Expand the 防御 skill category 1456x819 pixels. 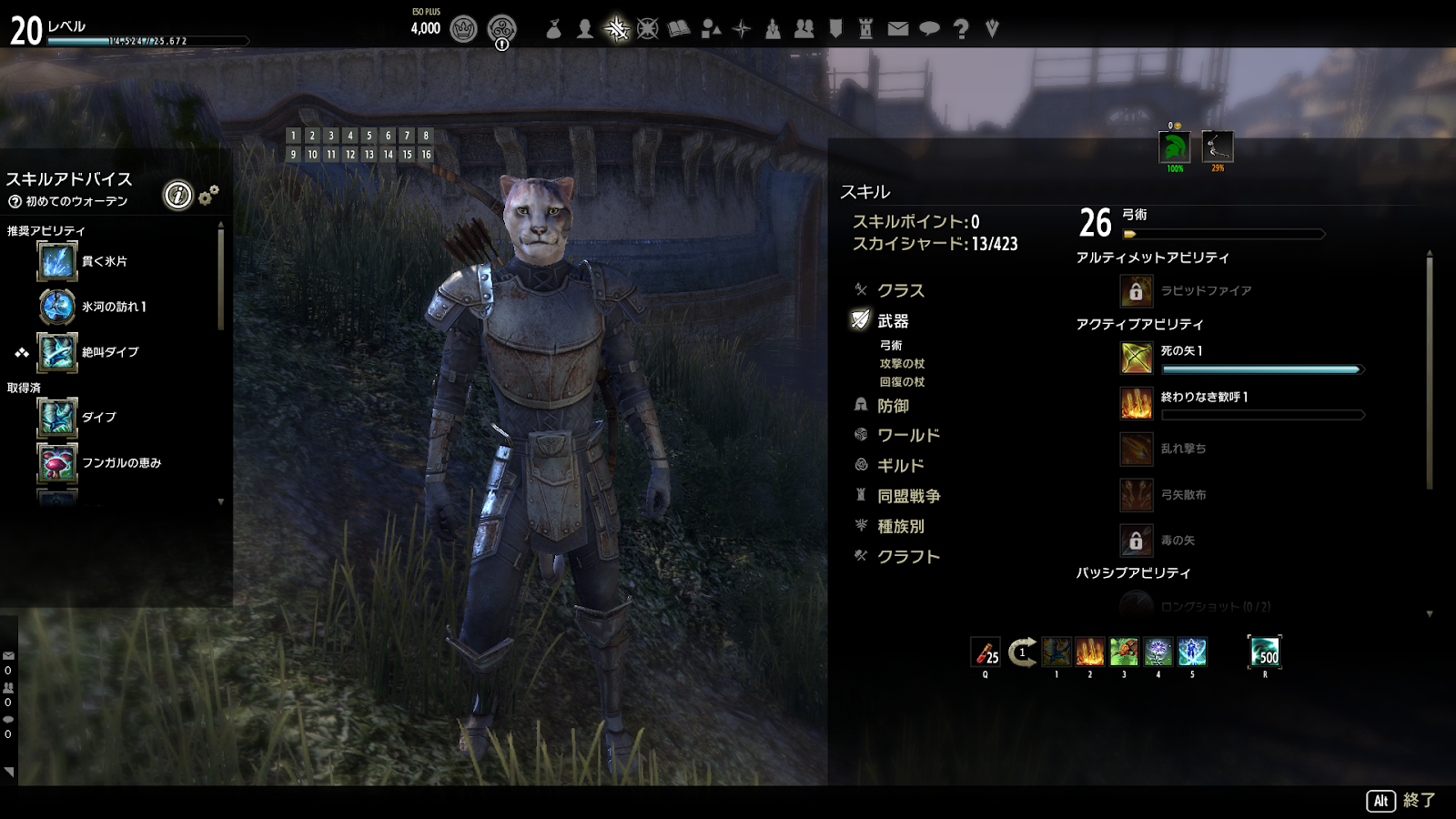pos(893,406)
